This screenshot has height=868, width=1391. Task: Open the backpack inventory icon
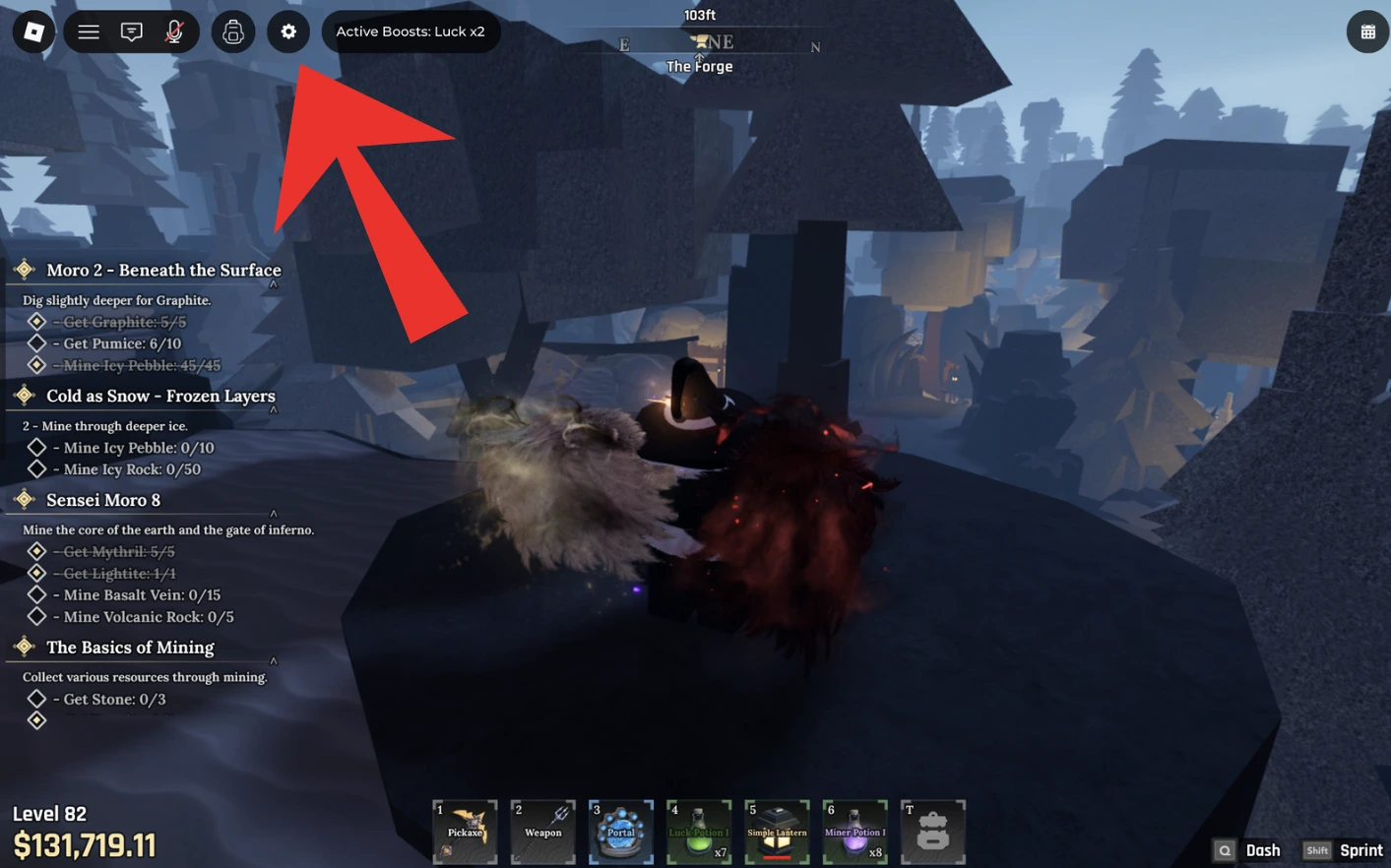tap(233, 31)
